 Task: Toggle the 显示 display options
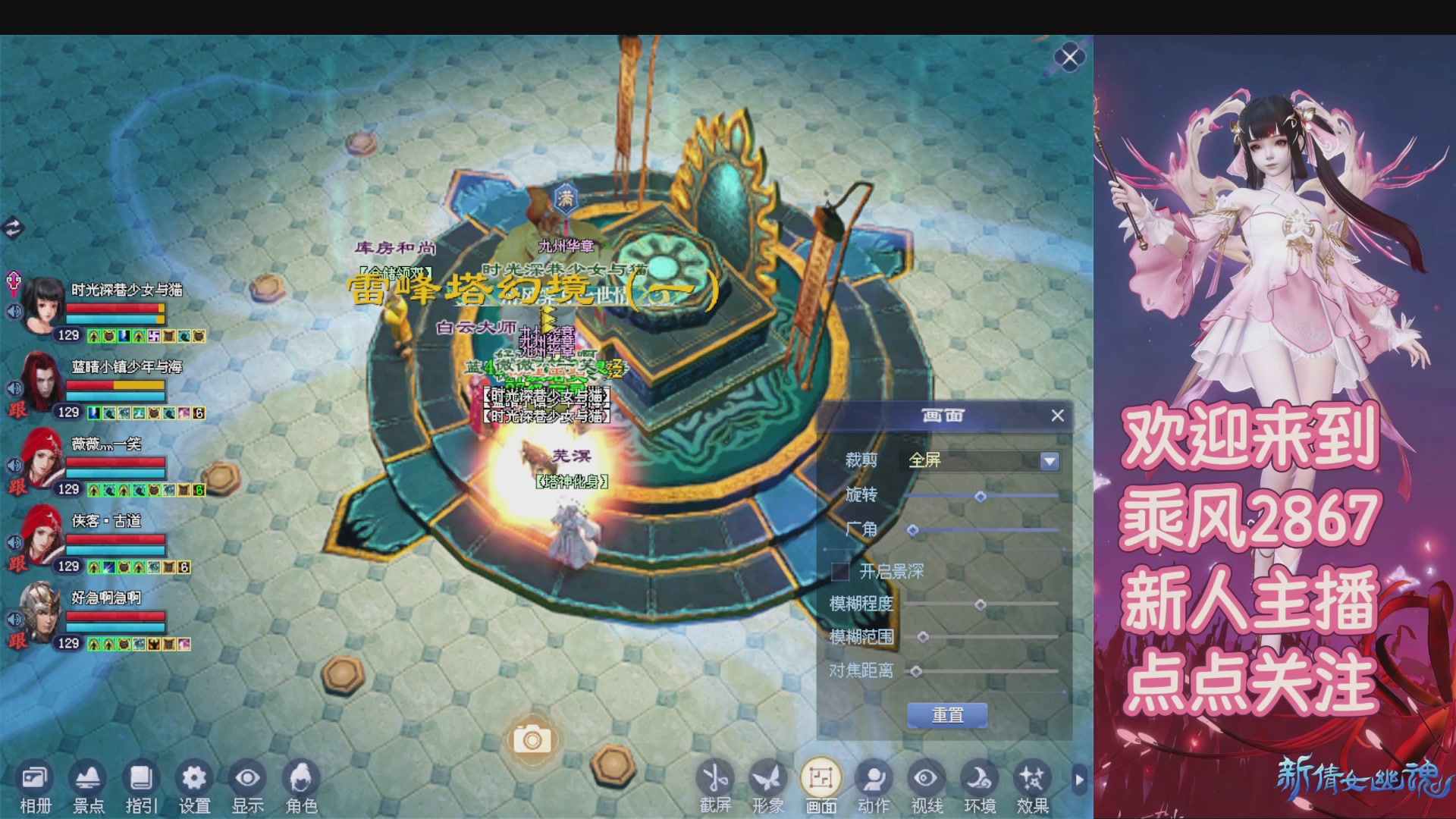coord(247,787)
